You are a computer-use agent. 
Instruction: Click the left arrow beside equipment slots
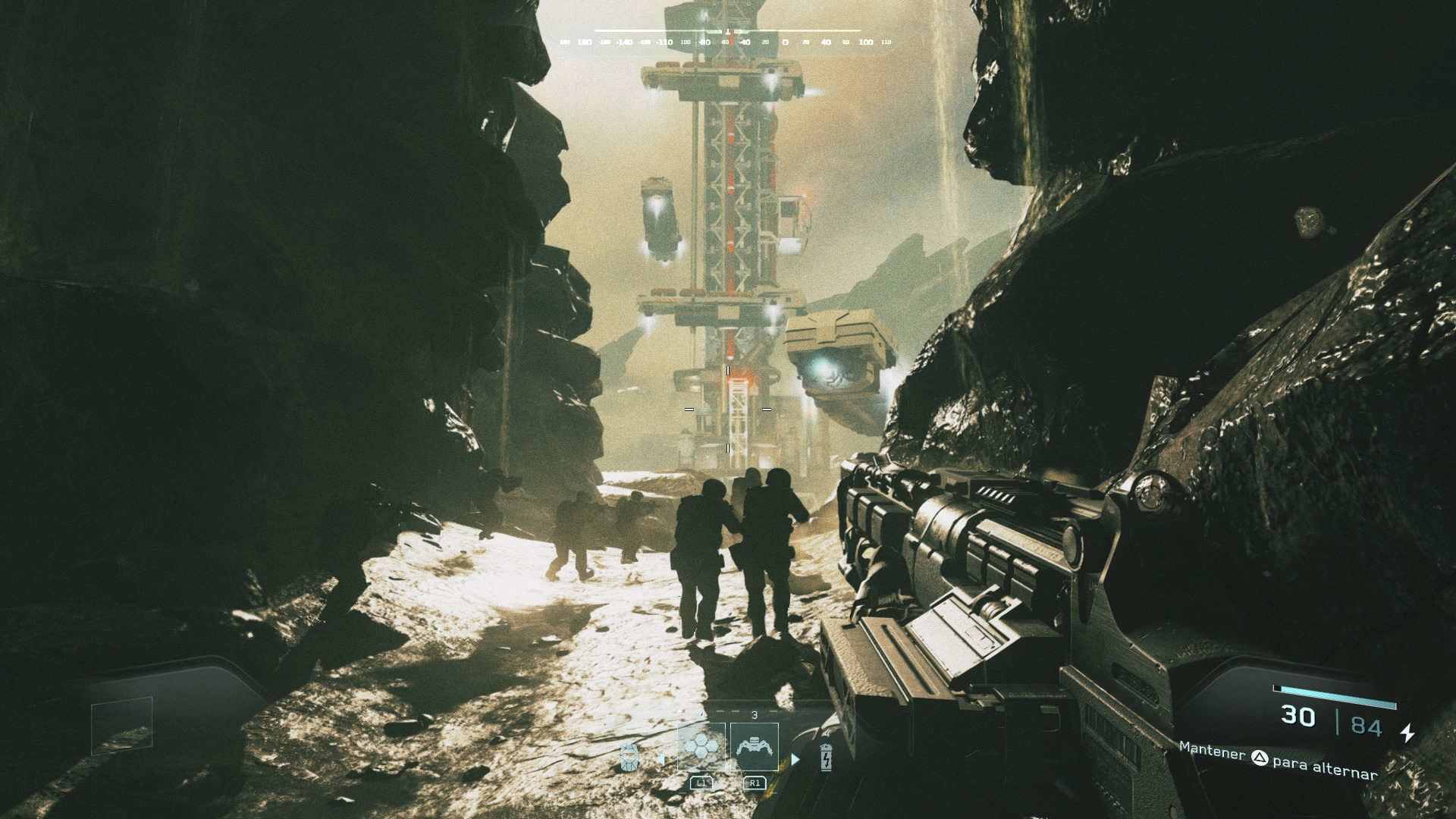[x=661, y=759]
